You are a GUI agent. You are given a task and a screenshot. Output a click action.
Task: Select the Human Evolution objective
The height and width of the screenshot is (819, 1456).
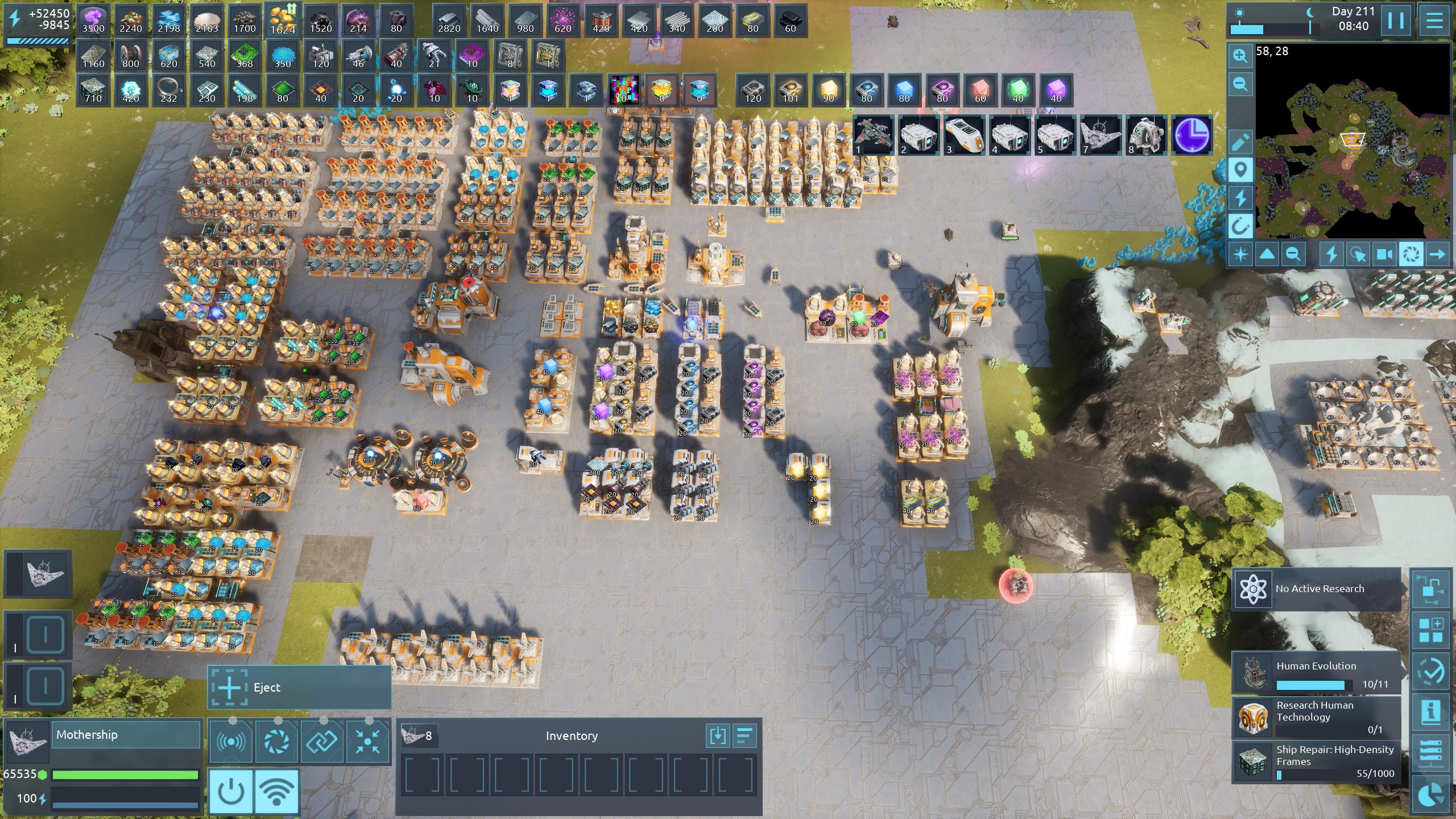pyautogui.click(x=1317, y=673)
